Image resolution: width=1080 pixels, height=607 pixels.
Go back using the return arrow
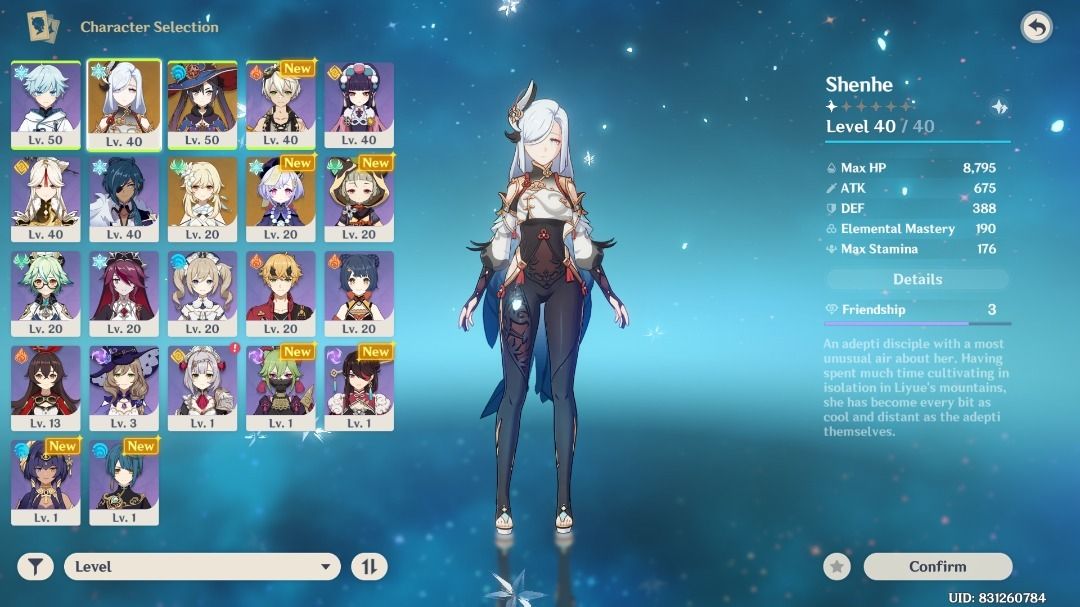click(x=1036, y=27)
